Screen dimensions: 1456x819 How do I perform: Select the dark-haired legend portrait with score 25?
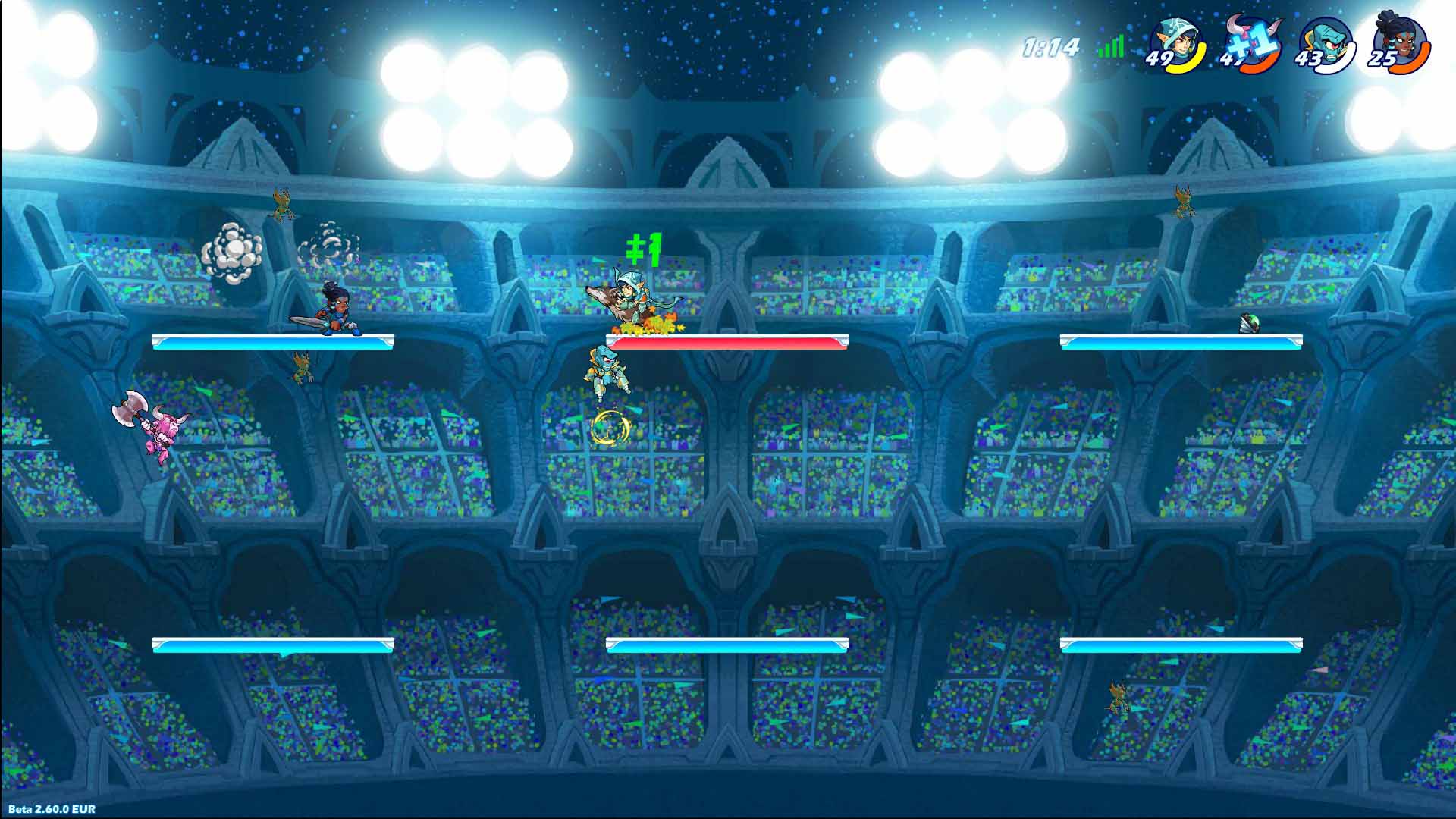(x=1400, y=43)
